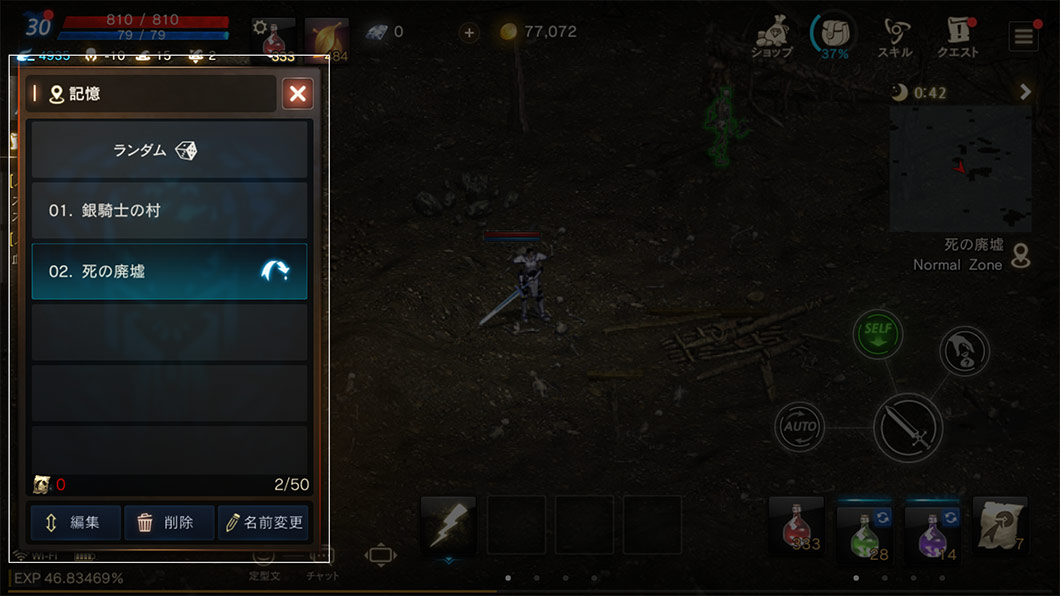Viewport: 1060px width, 596px height.
Task: Click the 編集 button
Action: tap(75, 522)
